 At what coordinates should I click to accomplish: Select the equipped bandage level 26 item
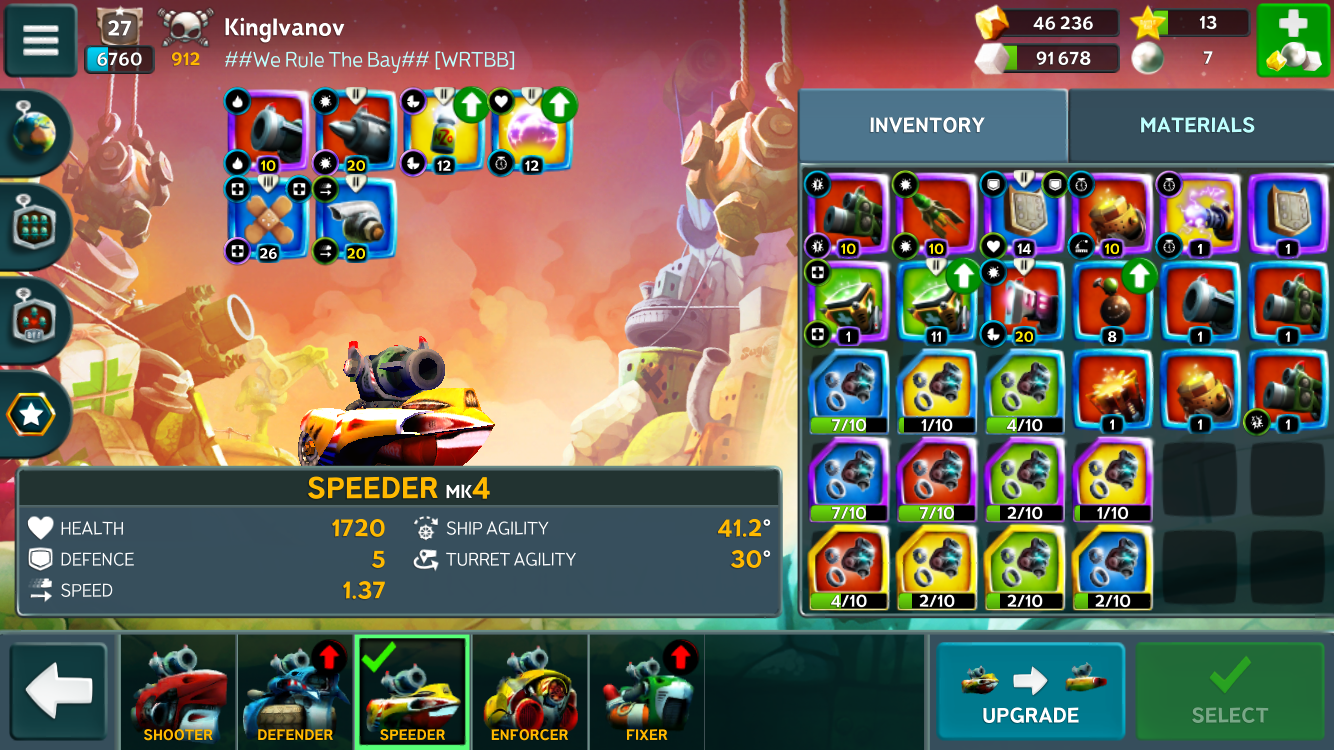click(x=266, y=219)
